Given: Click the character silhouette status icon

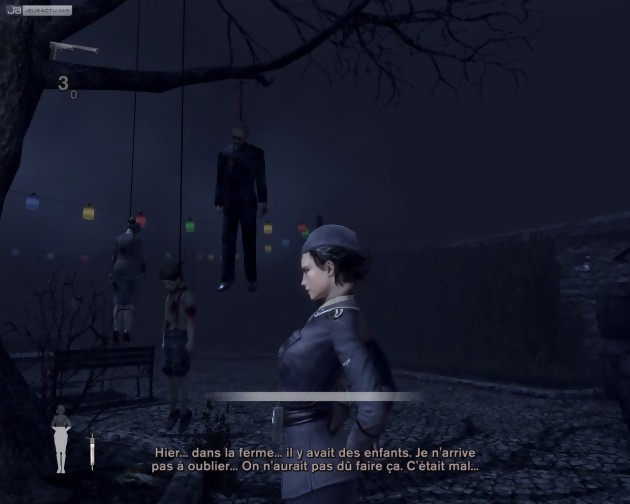Looking at the screenshot, I should pos(62,438).
